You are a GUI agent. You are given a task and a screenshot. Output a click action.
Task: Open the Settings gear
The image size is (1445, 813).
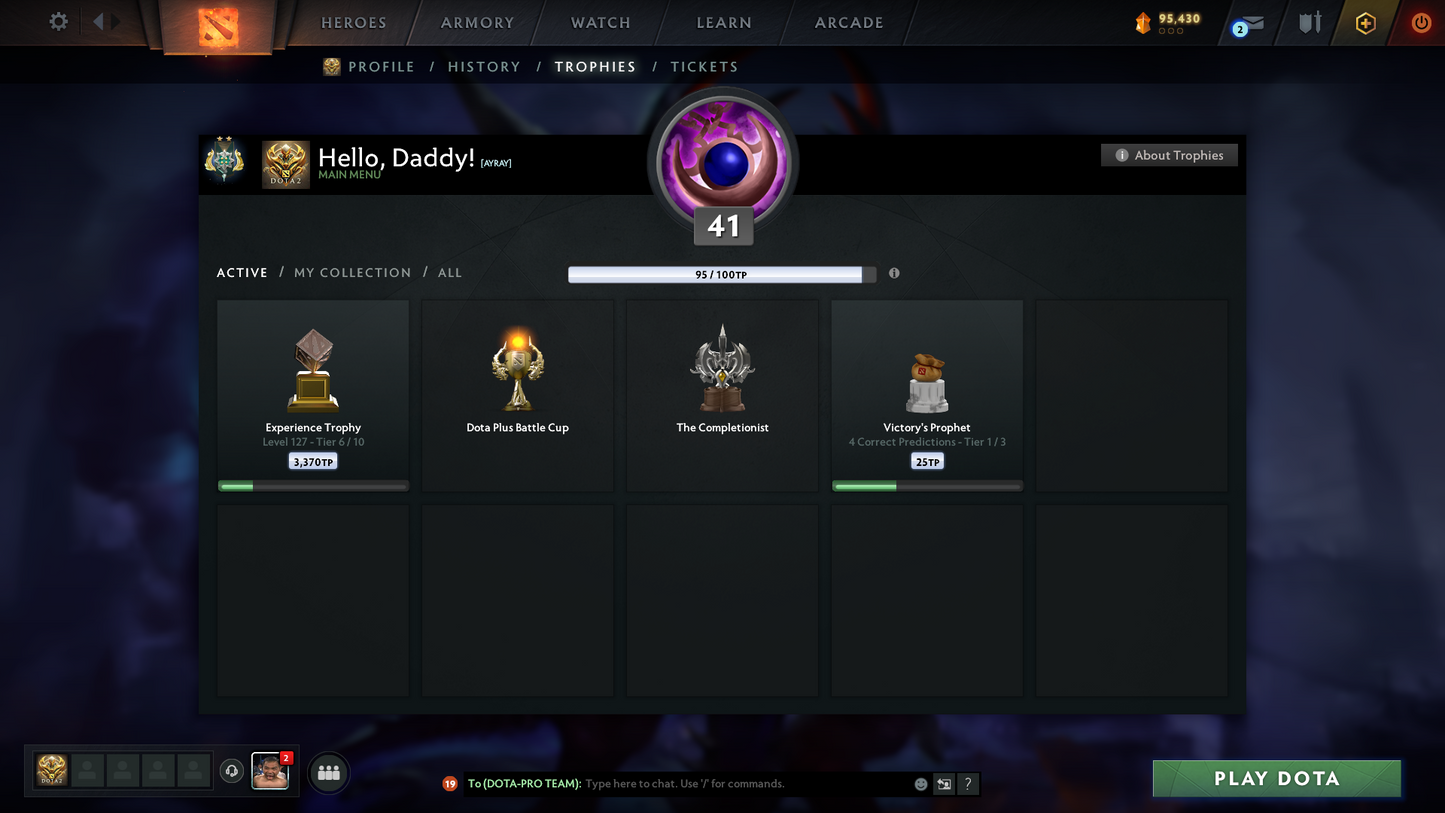tap(57, 22)
